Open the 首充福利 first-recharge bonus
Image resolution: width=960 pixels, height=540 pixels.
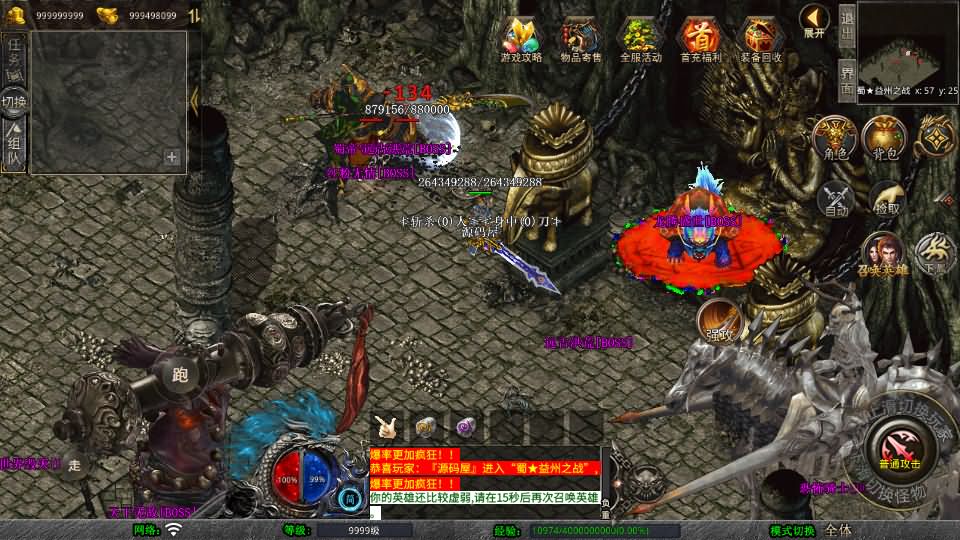tap(700, 39)
